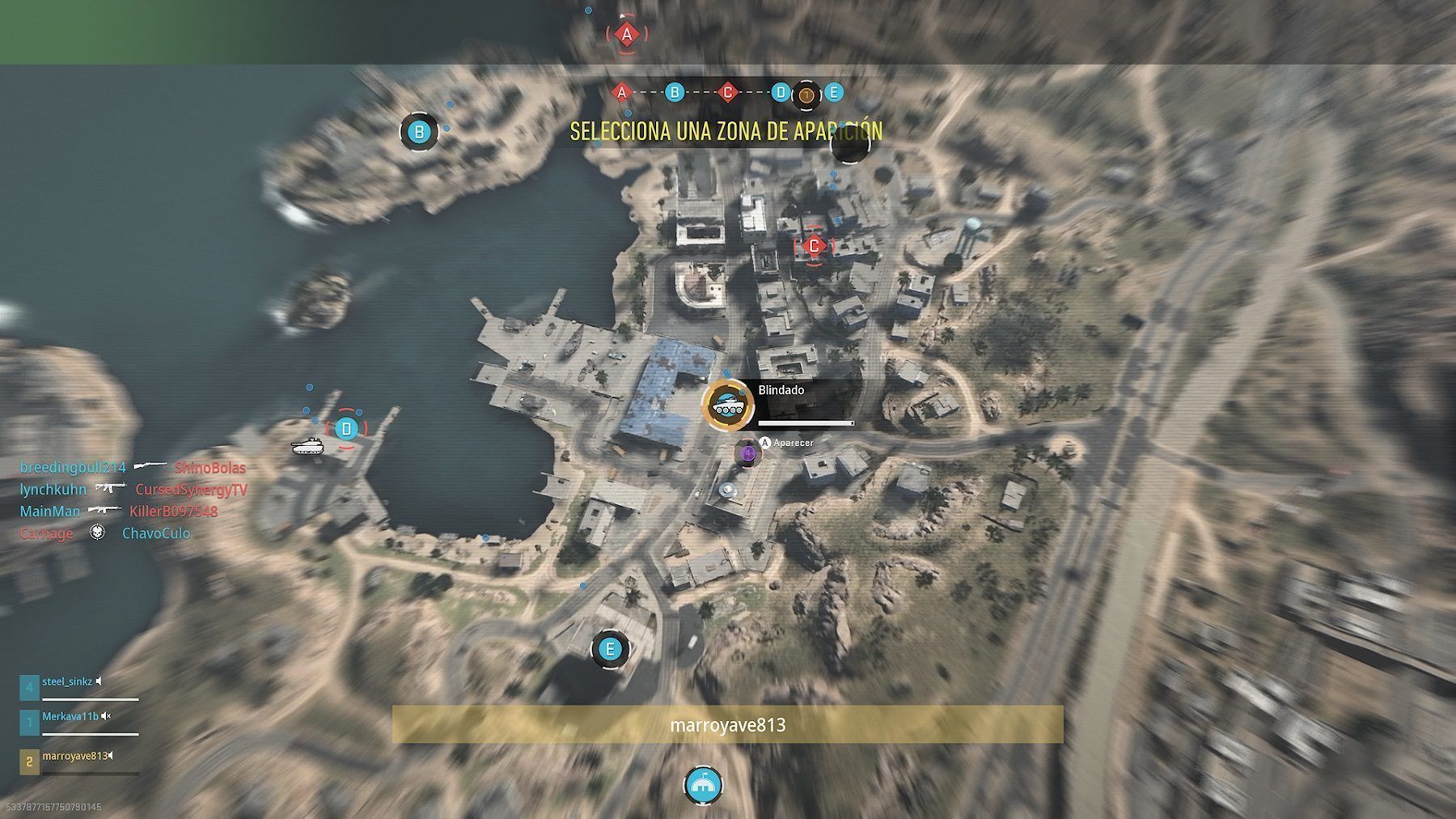Click the B flag in the objective bar

point(675,92)
